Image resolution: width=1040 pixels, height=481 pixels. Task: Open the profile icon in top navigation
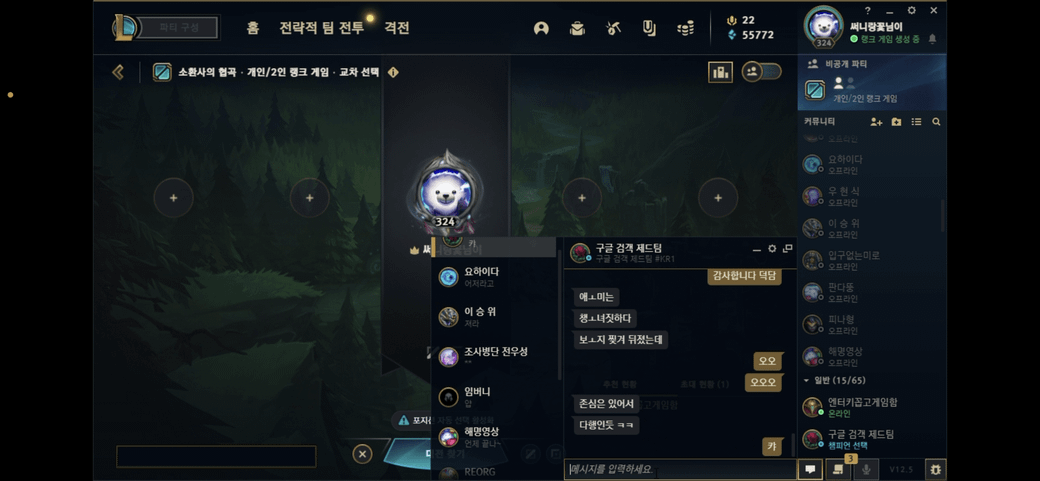pos(541,29)
